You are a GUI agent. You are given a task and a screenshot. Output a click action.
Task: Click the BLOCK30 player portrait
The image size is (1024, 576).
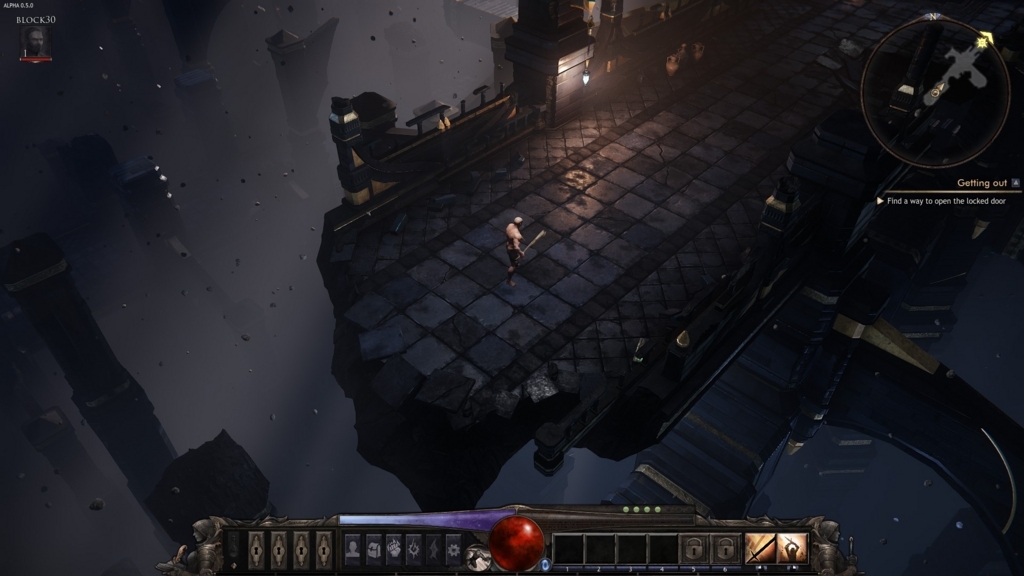click(x=35, y=42)
